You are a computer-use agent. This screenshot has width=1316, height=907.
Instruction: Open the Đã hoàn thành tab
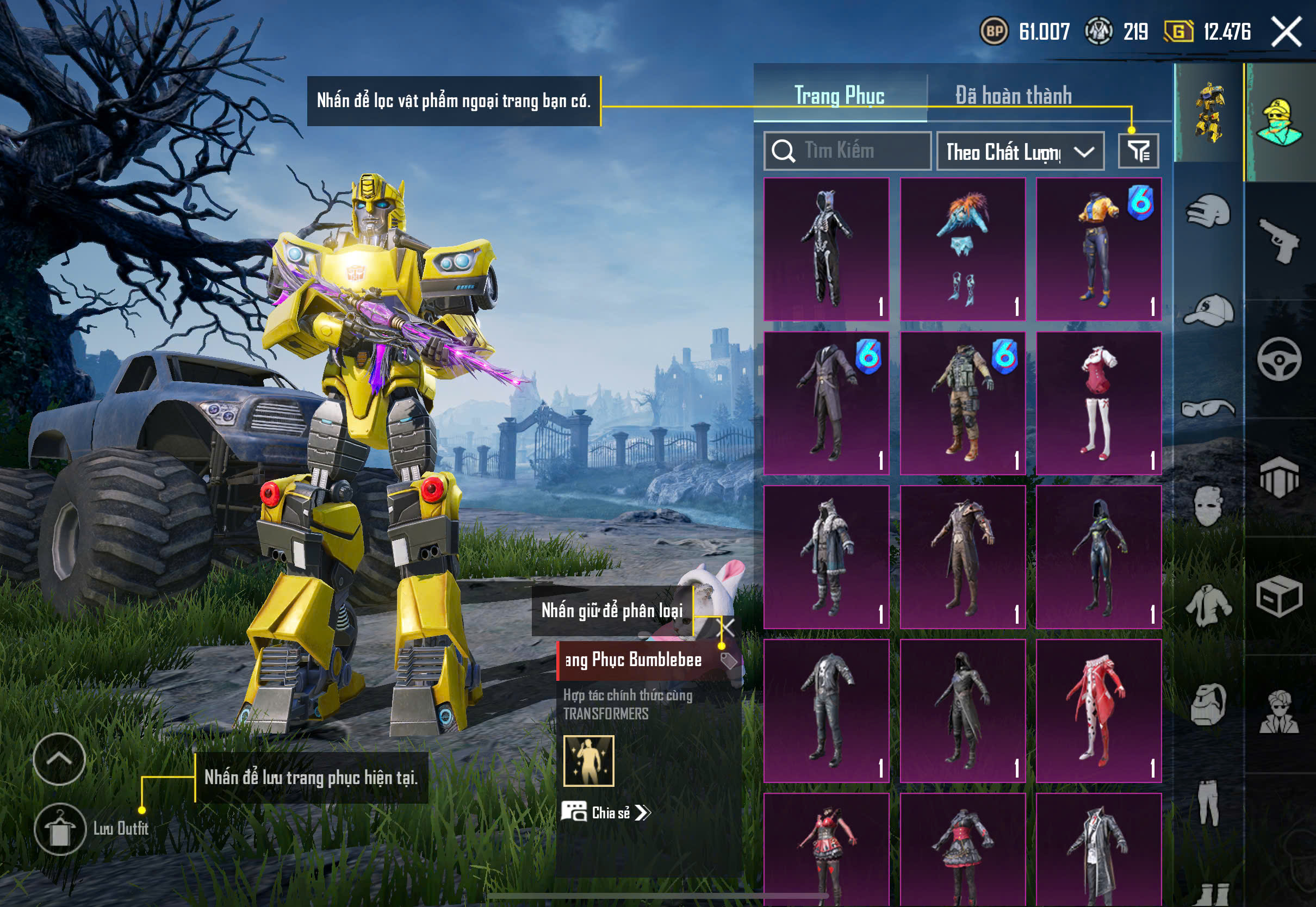coord(1013,96)
